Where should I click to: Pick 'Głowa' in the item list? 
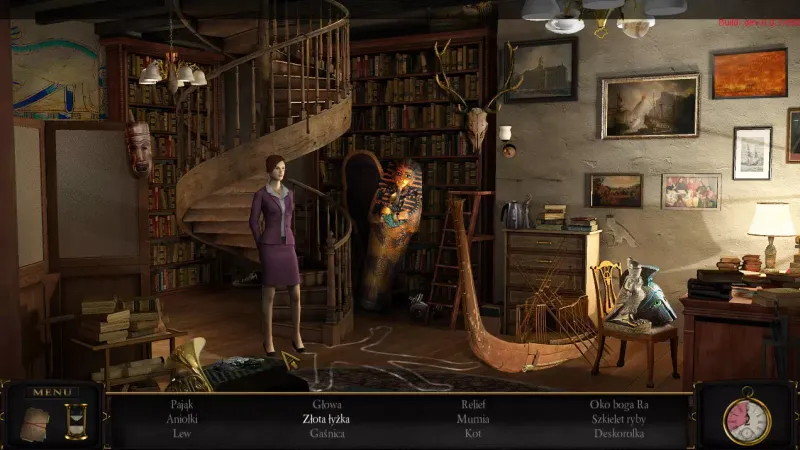pos(327,405)
